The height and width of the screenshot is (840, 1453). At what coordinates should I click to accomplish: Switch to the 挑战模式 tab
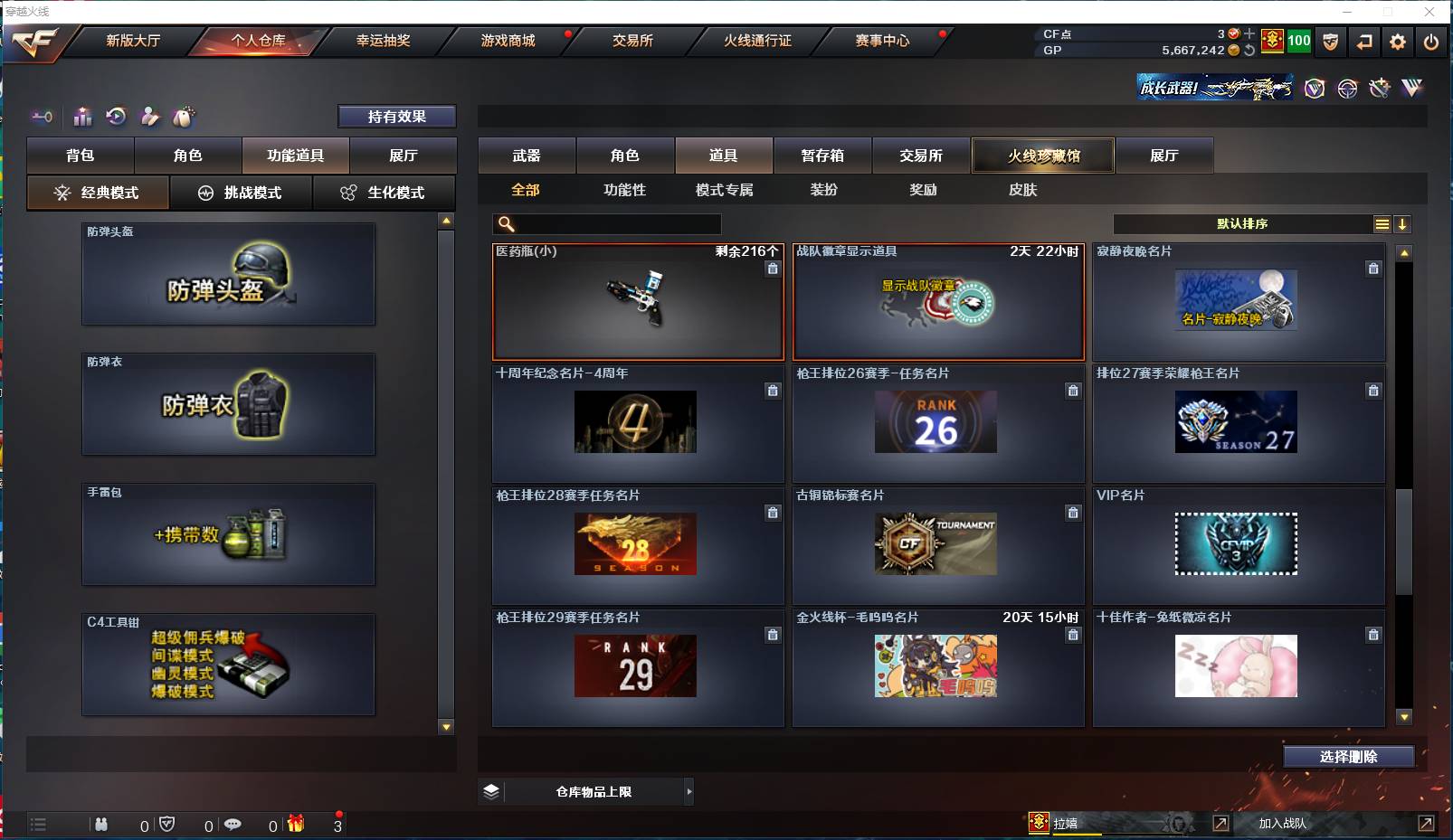point(241,193)
